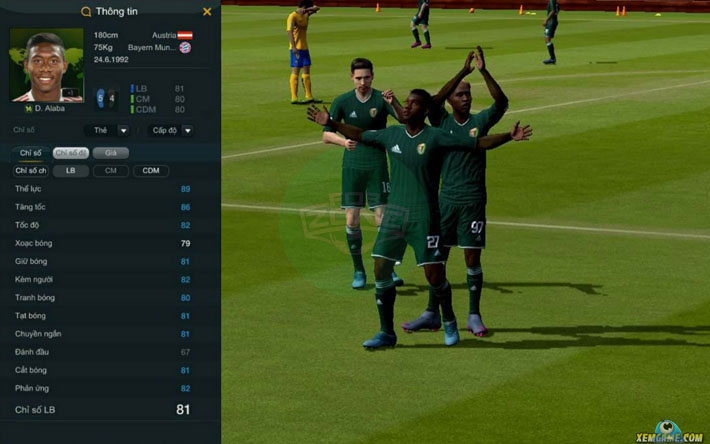Click D. Alaba's player portrait
The height and width of the screenshot is (444, 710).
(x=47, y=66)
